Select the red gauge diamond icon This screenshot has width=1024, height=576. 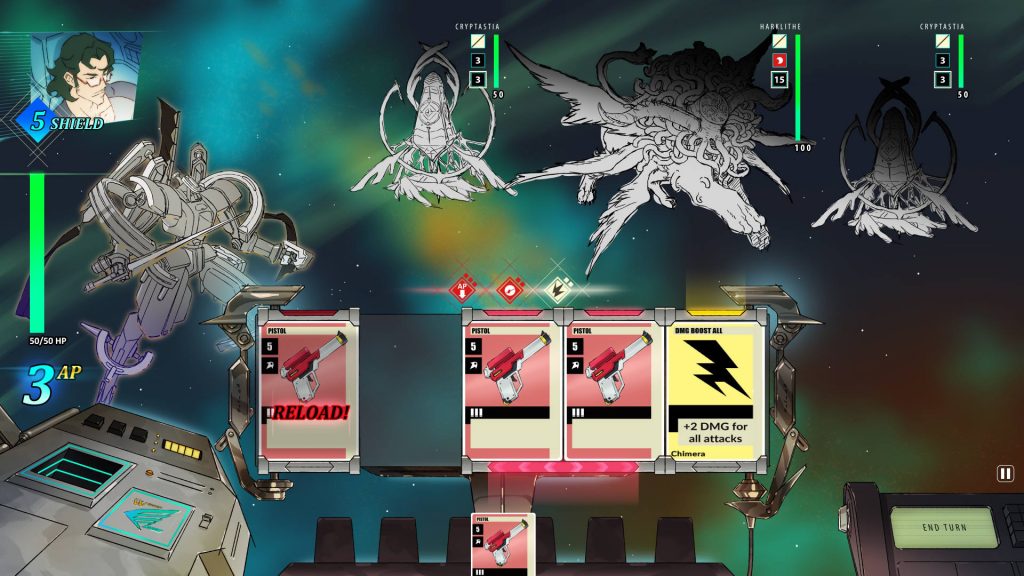pos(510,291)
